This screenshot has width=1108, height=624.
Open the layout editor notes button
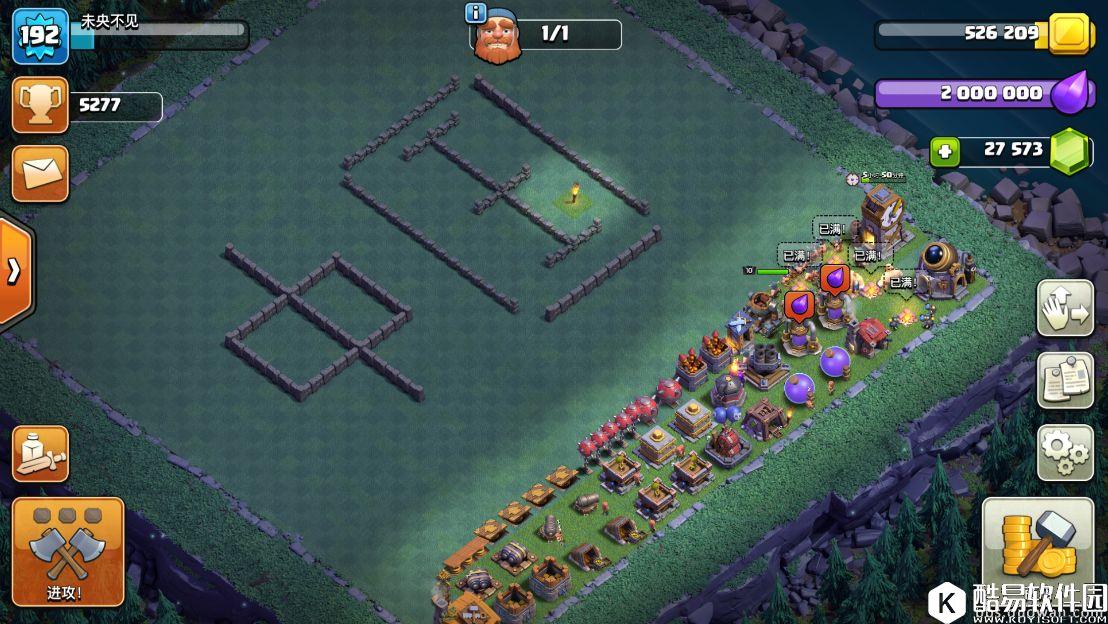pos(1065,380)
